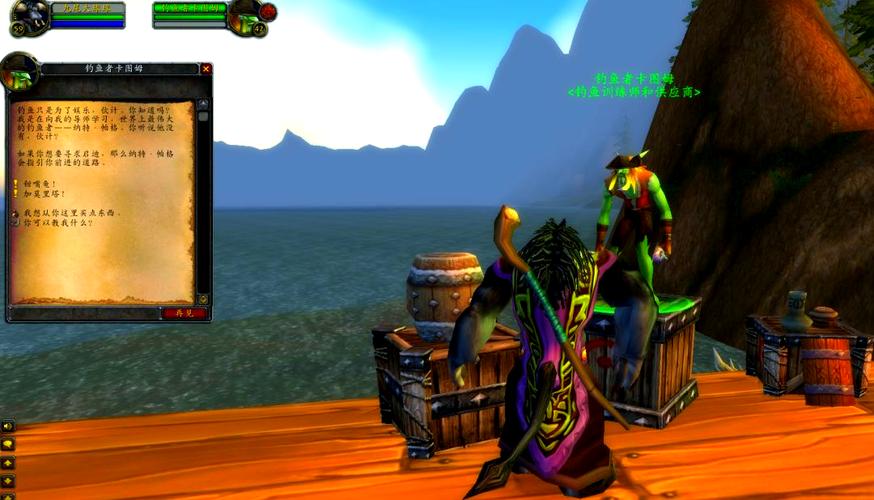The height and width of the screenshot is (500, 874).
Task: Close the fisherman gossip window
Action: (x=206, y=69)
